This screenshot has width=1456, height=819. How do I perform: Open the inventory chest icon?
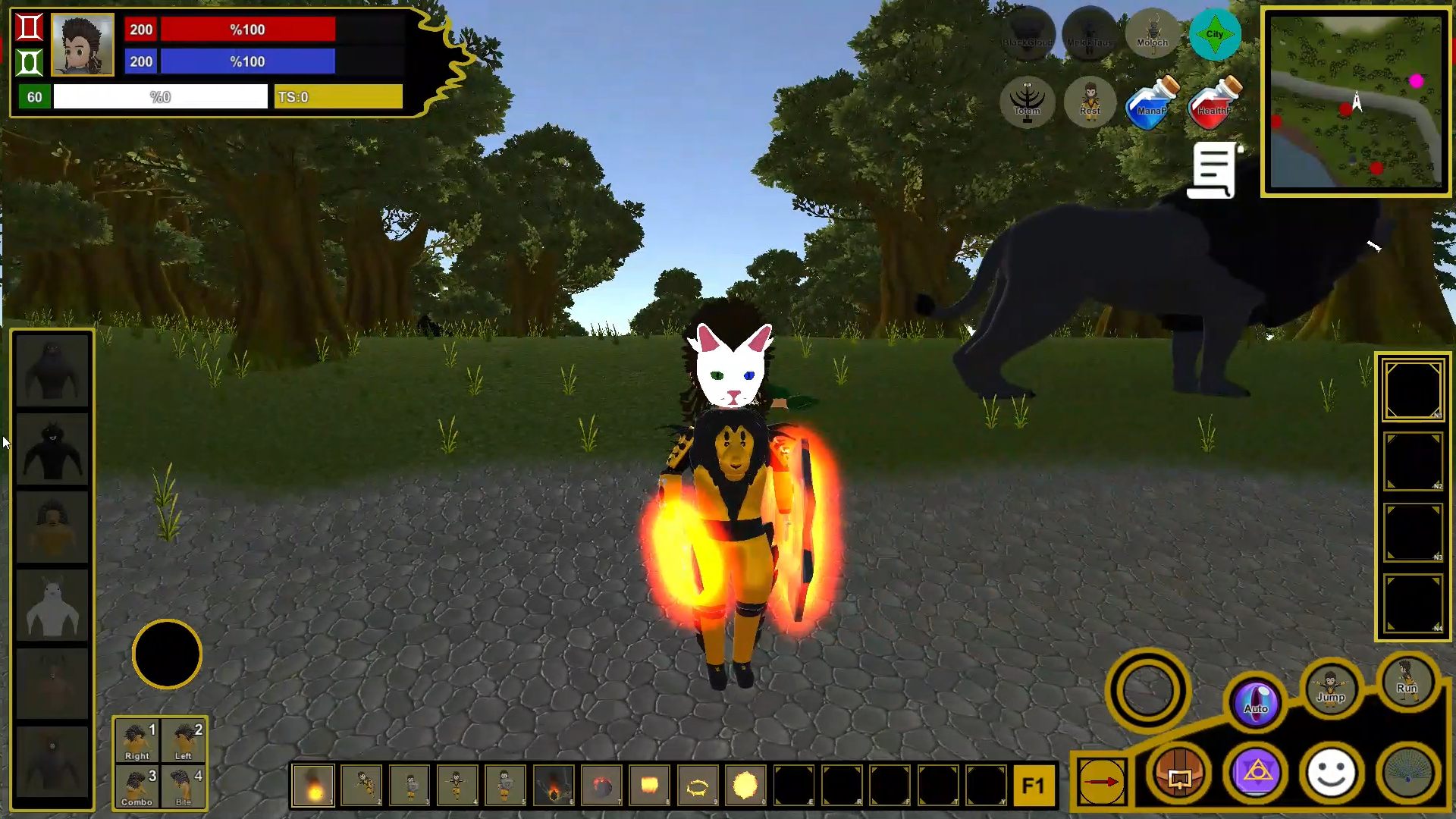tap(1180, 773)
